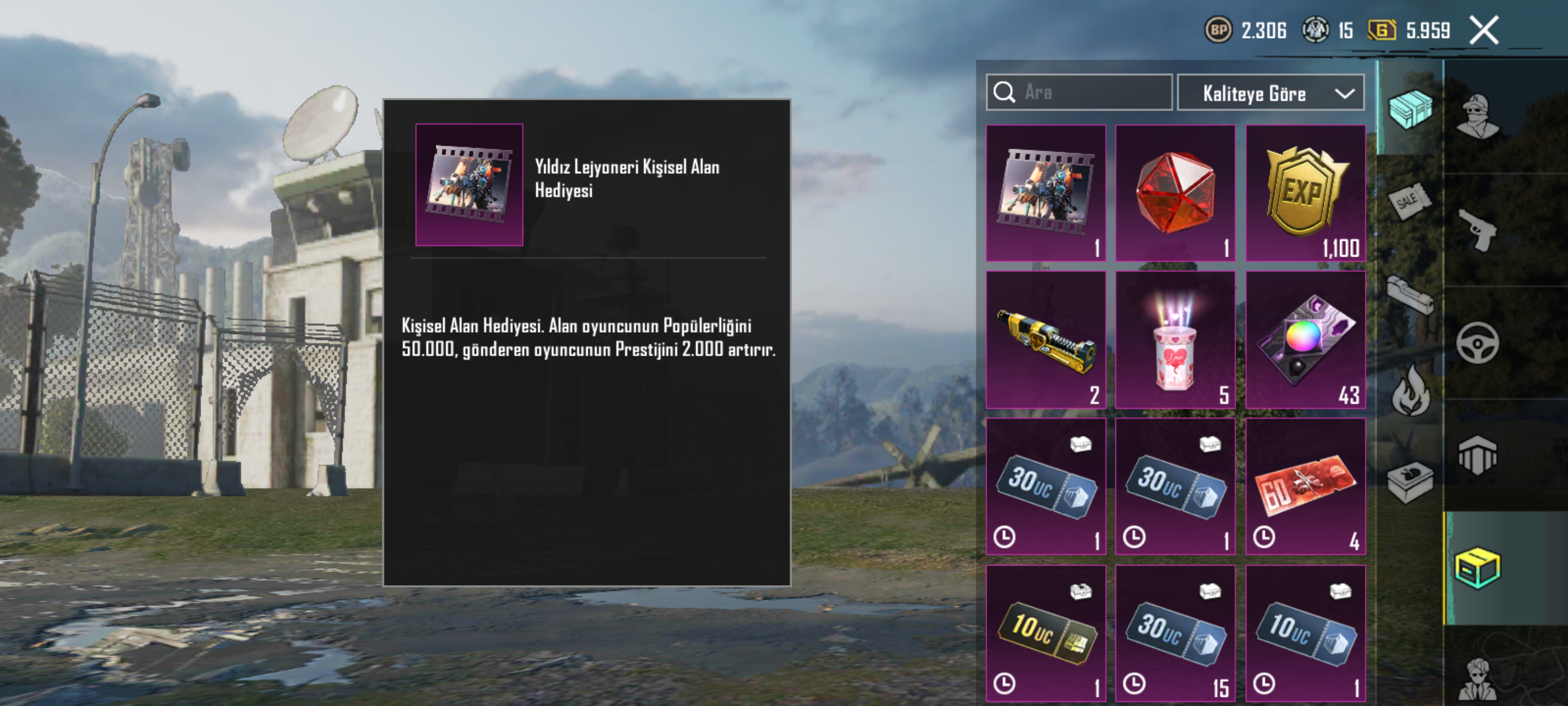This screenshot has width=1568, height=706.
Task: Select the 30 UC coupon with count 15
Action: click(1175, 633)
